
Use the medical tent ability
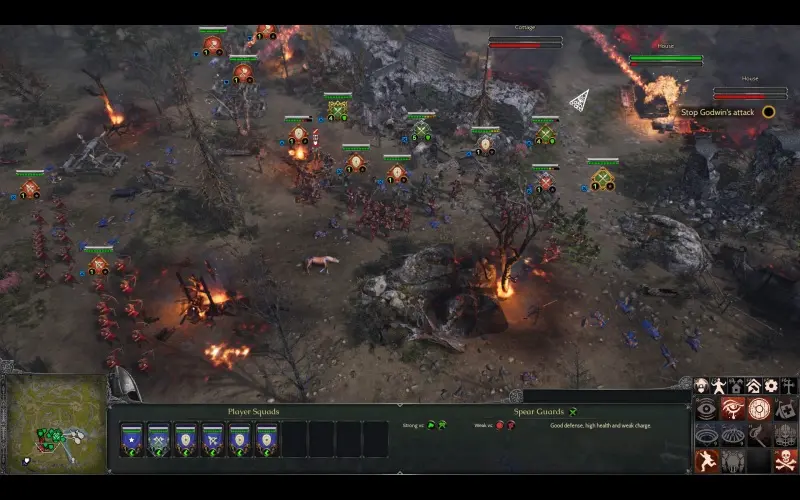tap(785, 409)
